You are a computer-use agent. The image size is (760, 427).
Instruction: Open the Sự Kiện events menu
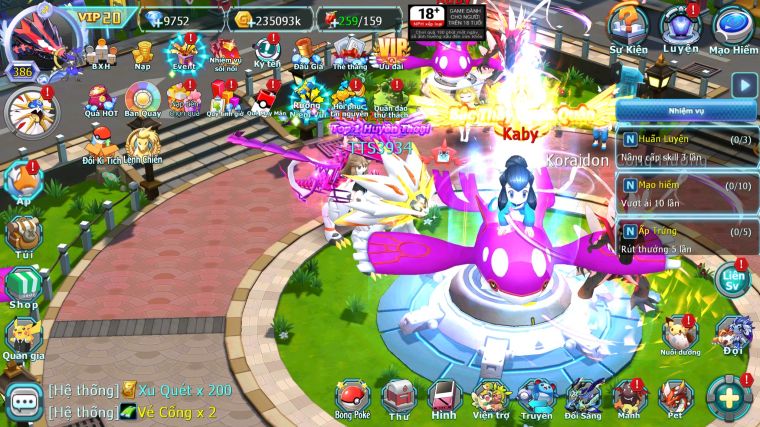point(629,26)
